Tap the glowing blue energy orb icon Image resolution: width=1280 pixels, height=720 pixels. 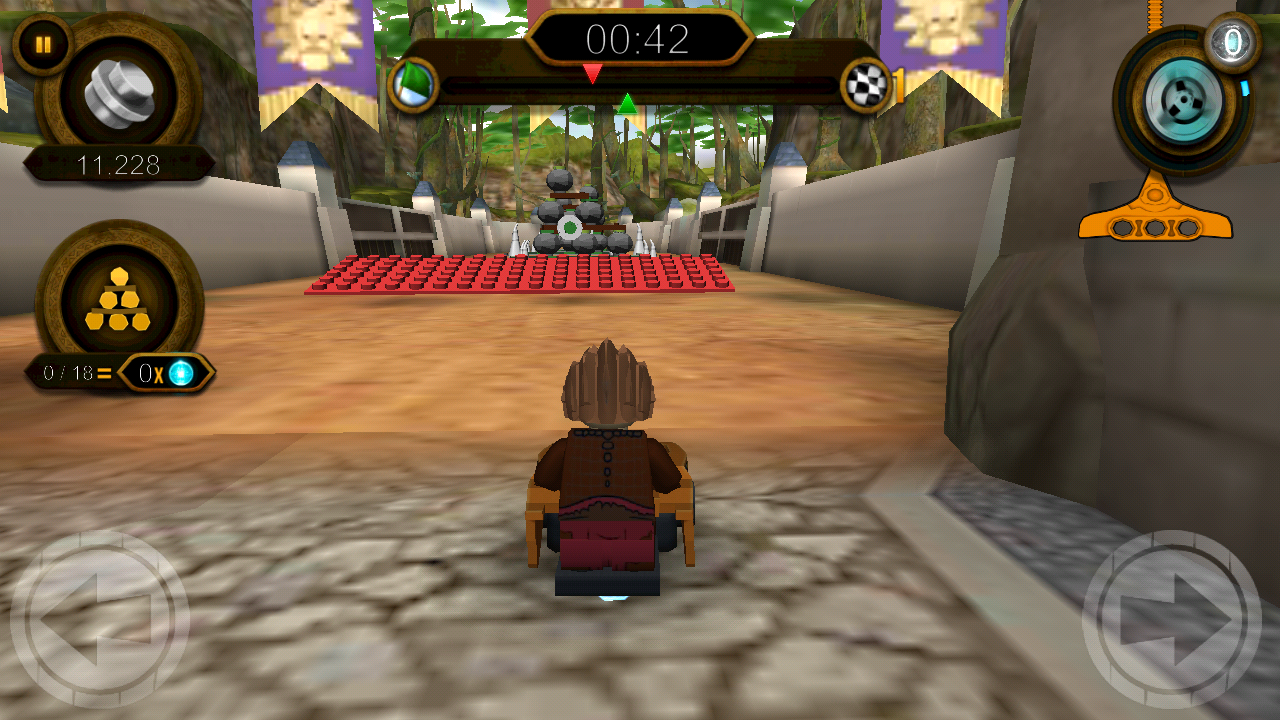[x=182, y=371]
